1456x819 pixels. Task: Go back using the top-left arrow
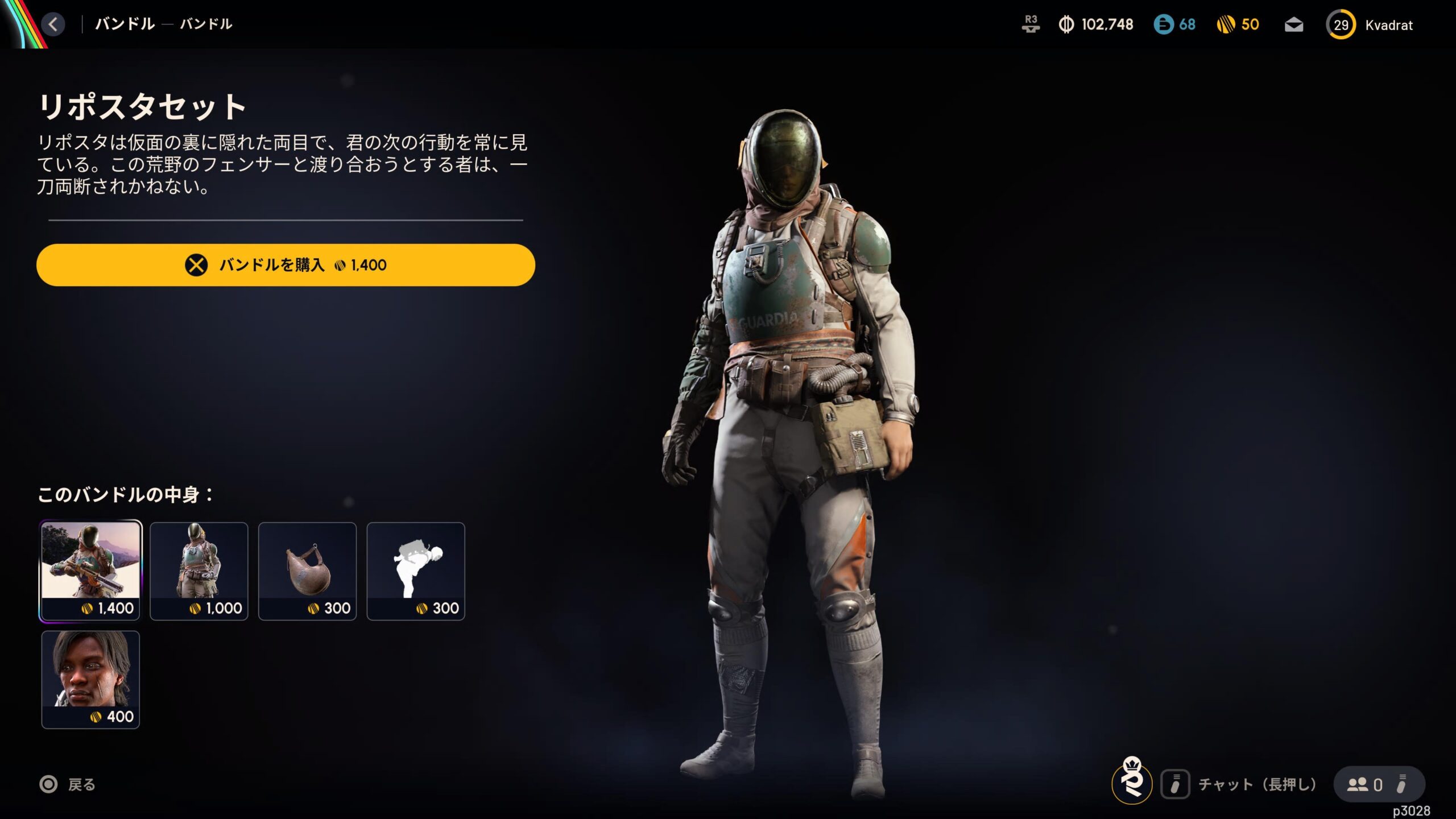(x=53, y=24)
